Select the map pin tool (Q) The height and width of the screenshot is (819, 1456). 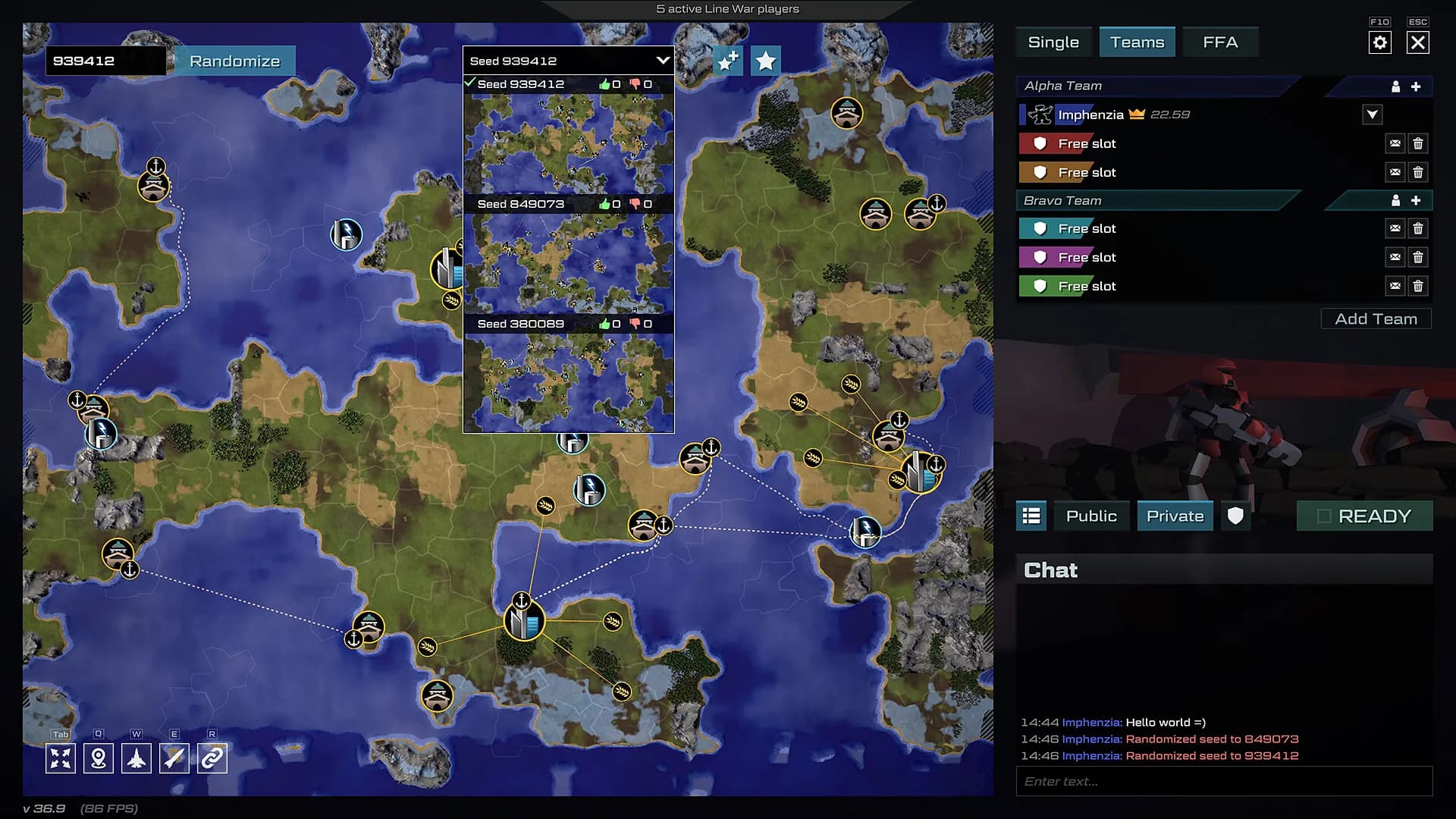(99, 757)
